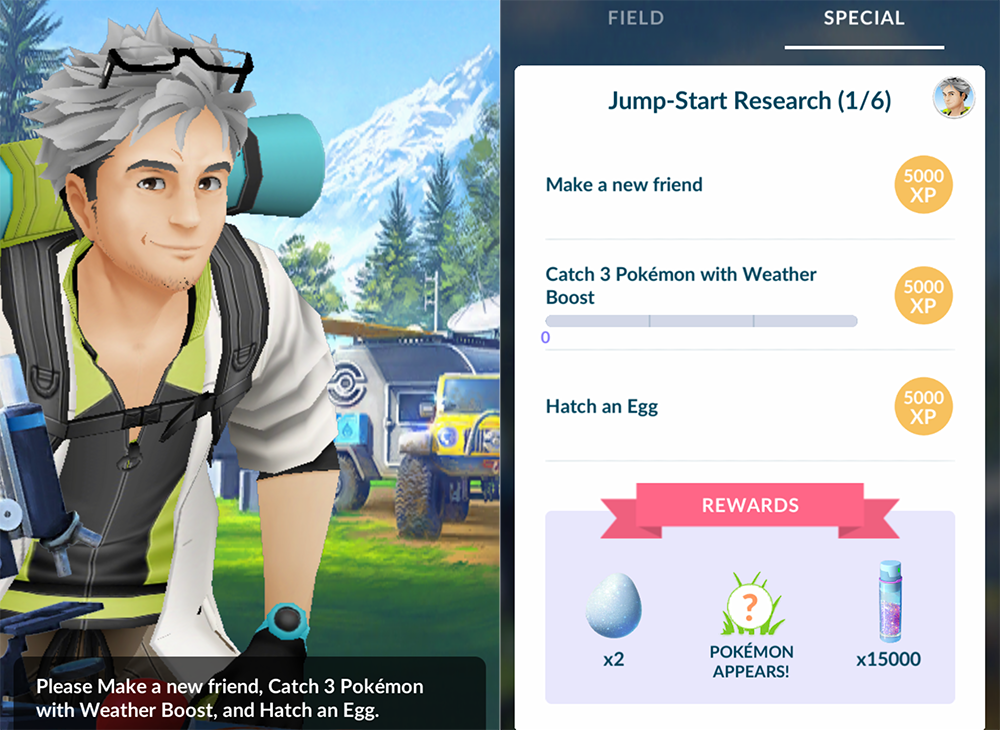Select the Catch 3 Pokémon with Weather Boost task
Screen dimensions: 1000x730
click(x=681, y=286)
